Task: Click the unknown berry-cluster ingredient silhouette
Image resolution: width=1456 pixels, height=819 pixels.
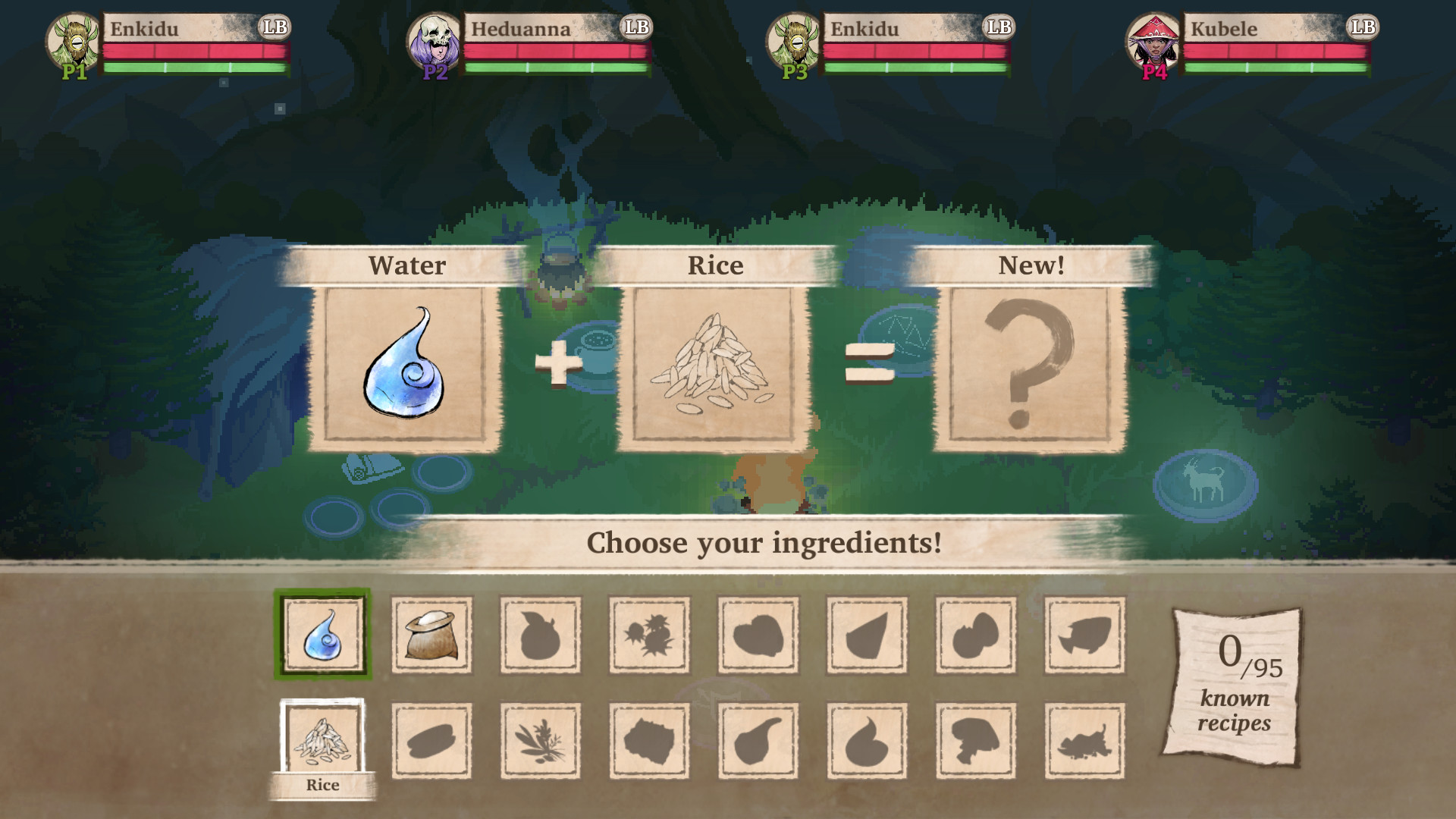Action: point(649,635)
